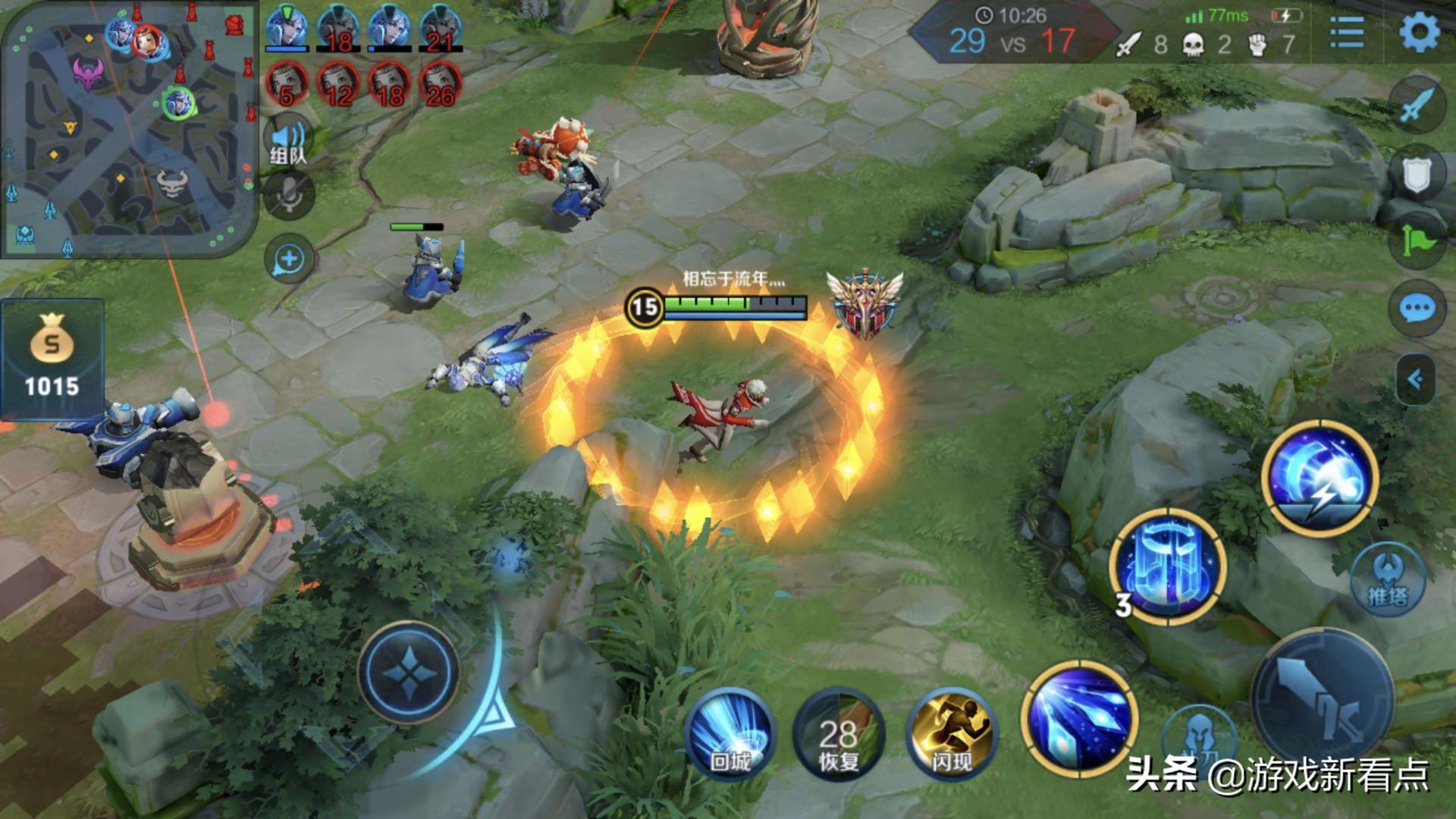This screenshot has width=1456, height=819.
Task: Send the shield defend signal
Action: pos(1417,175)
